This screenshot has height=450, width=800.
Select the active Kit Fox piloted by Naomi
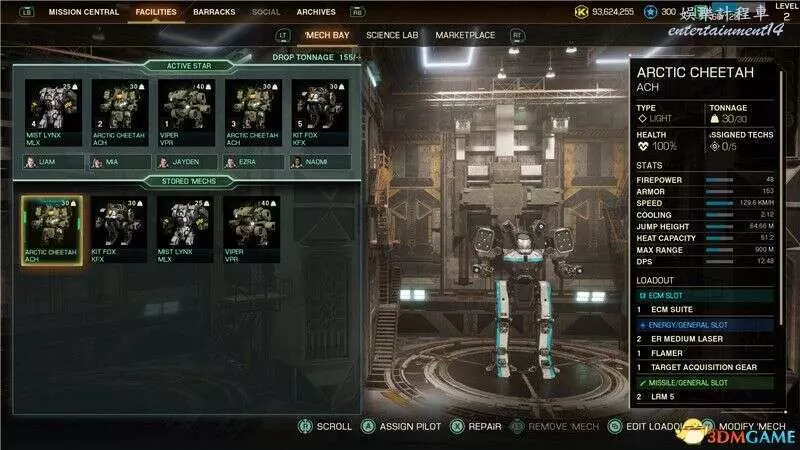tap(320, 114)
